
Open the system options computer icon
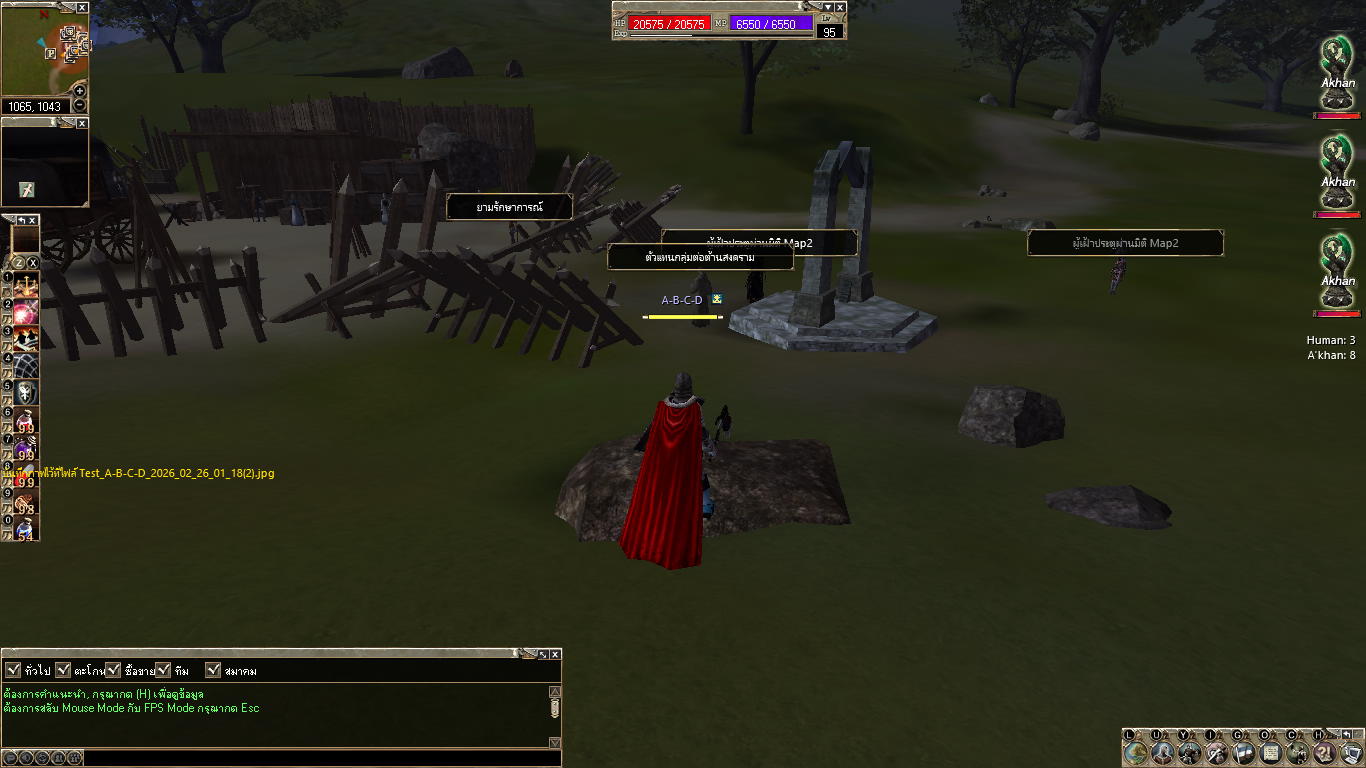[1351, 753]
